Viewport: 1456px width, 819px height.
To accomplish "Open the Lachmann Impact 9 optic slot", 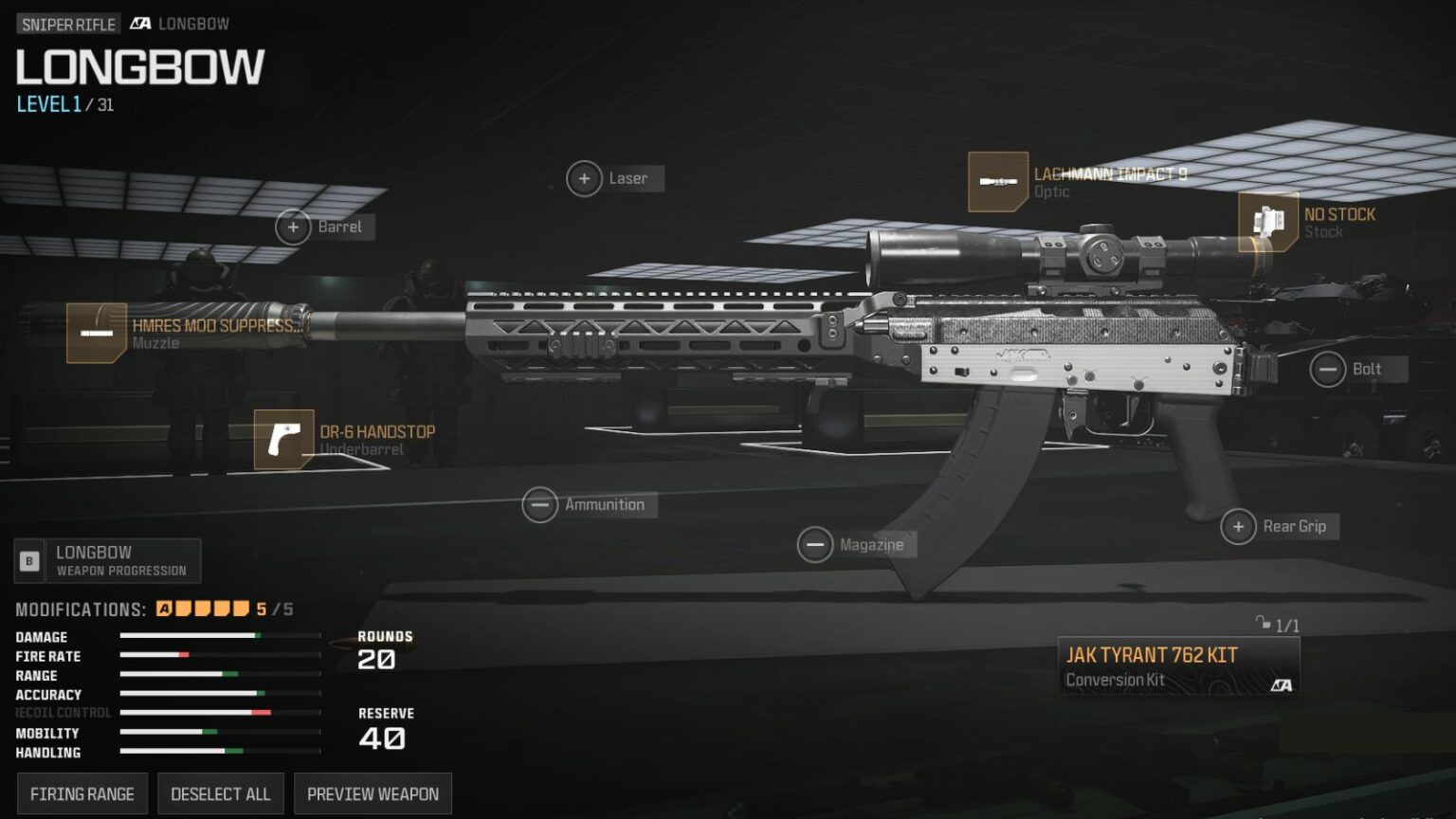I will (x=997, y=181).
